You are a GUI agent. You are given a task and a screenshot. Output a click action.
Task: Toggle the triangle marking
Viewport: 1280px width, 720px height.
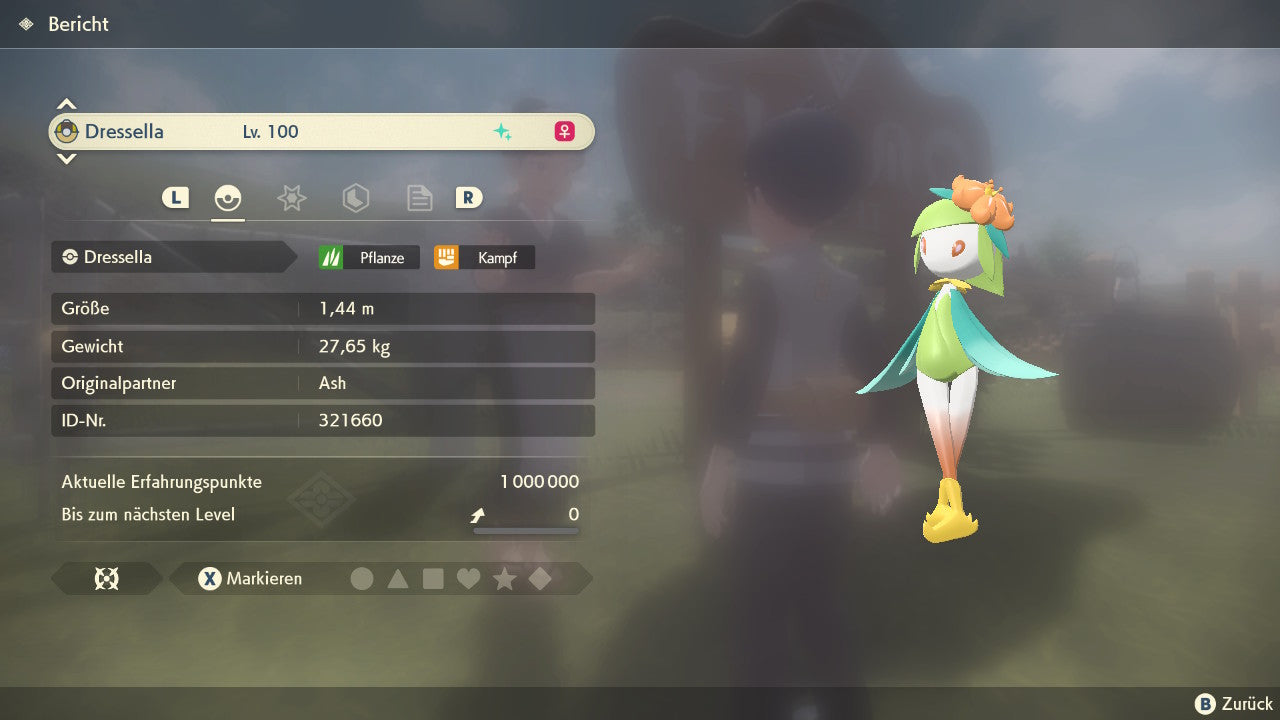pyautogui.click(x=398, y=578)
